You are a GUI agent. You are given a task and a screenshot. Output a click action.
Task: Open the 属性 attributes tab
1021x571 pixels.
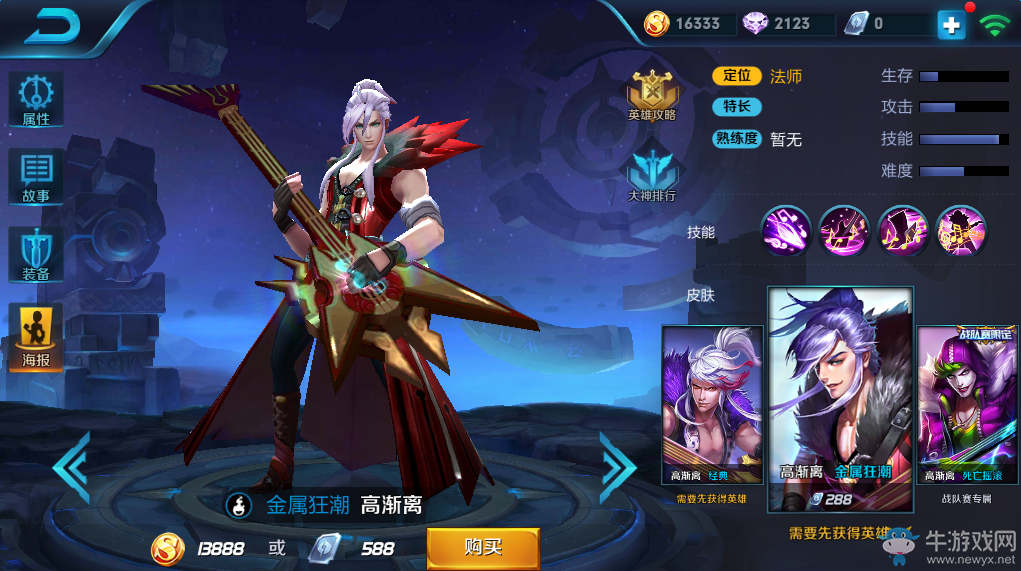pos(36,100)
